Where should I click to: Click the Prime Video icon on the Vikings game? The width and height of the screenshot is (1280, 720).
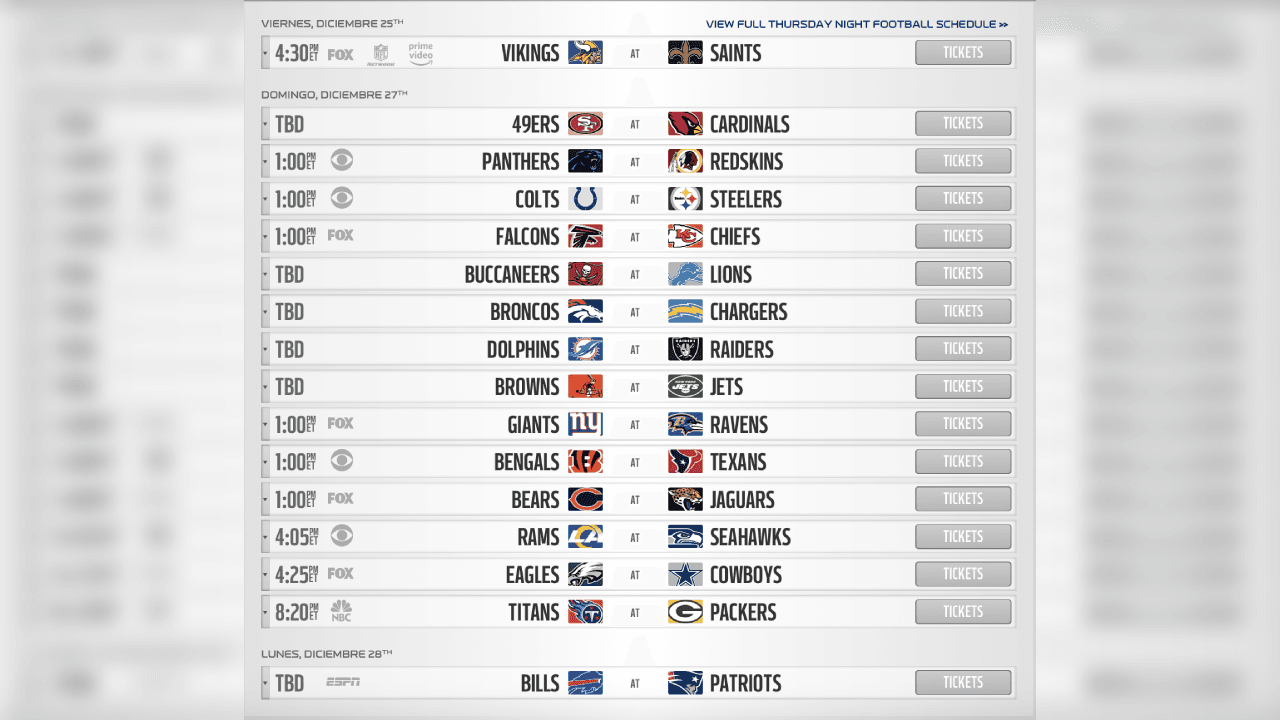(420, 52)
